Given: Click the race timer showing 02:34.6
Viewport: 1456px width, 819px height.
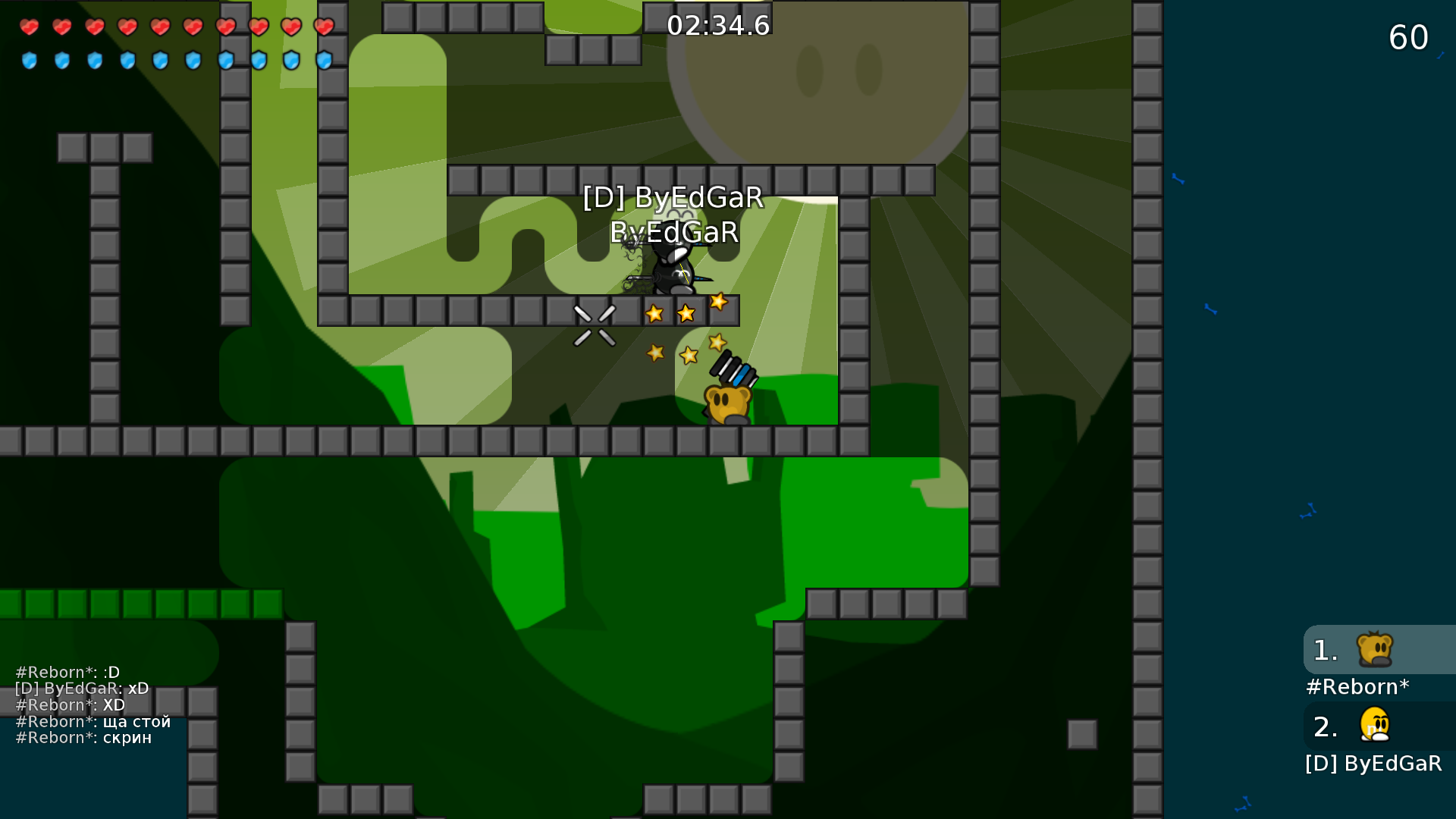Looking at the screenshot, I should [x=718, y=24].
